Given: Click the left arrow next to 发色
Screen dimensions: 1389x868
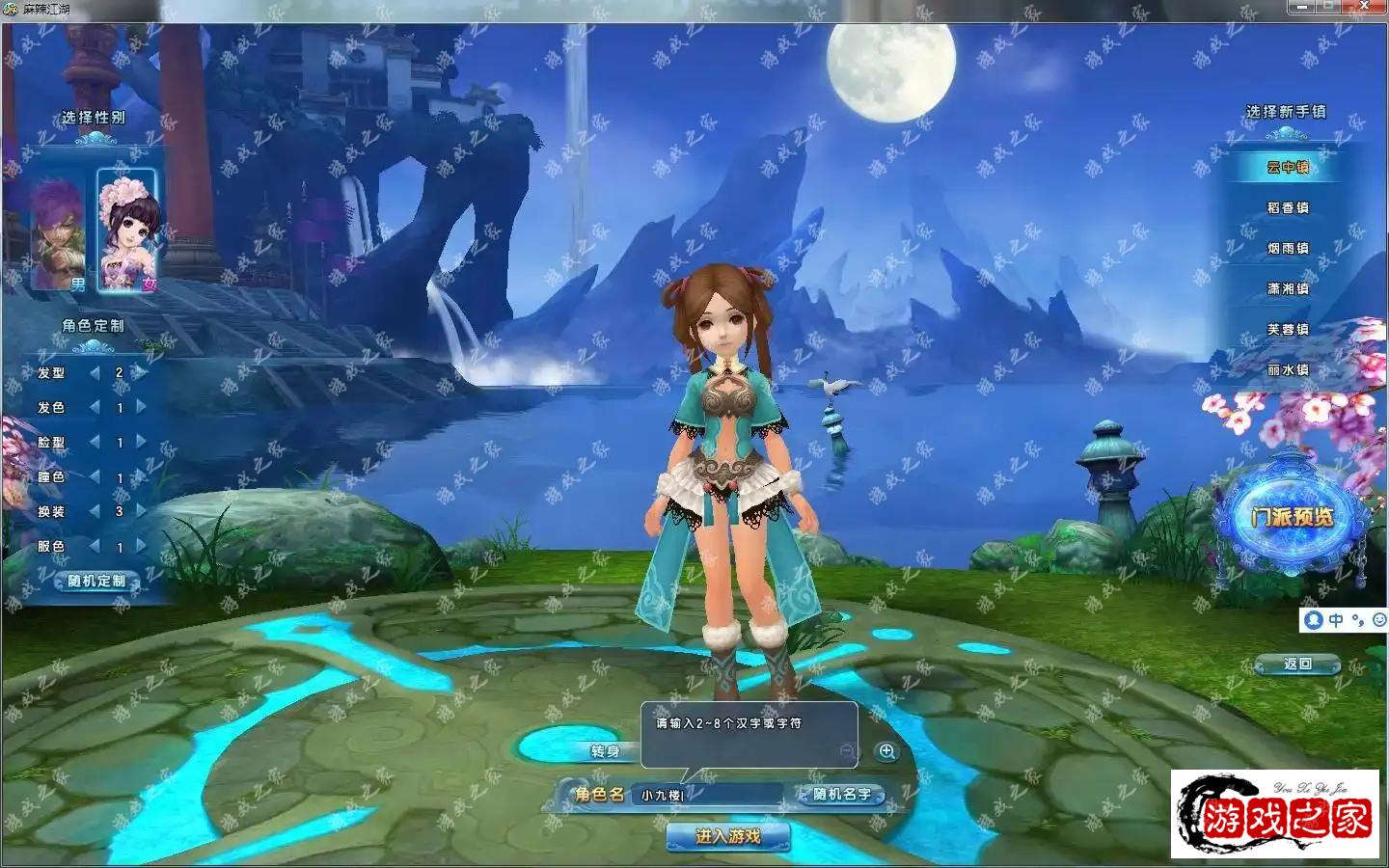Looking at the screenshot, I should click(95, 407).
